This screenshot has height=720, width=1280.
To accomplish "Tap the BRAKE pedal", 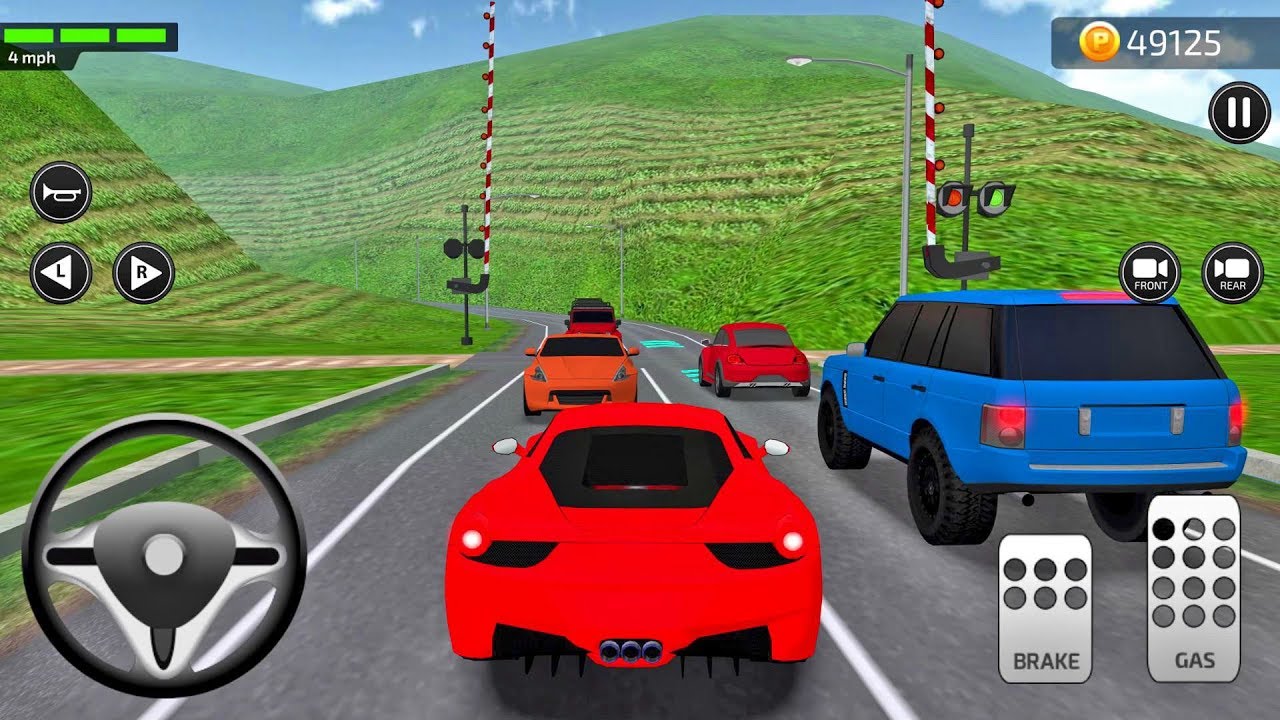I will coord(1045,607).
